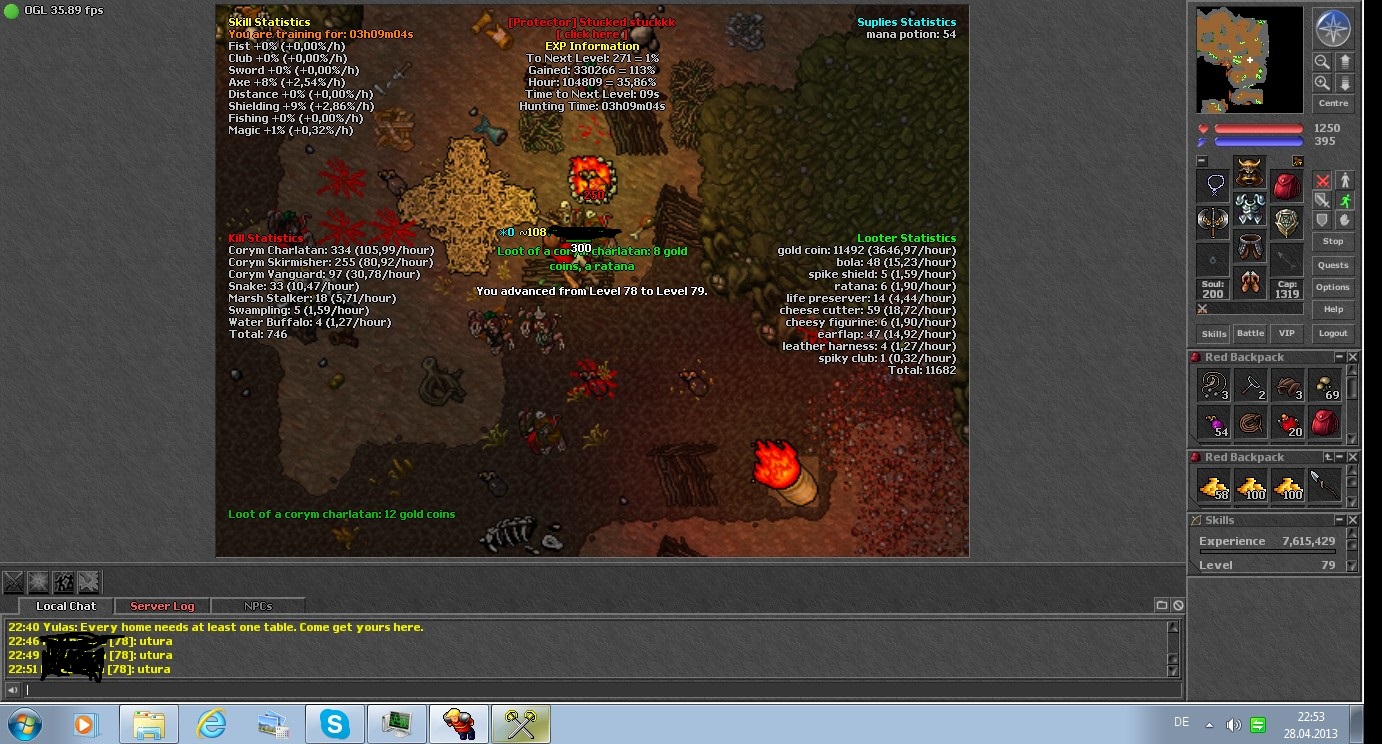Click the Stop button
The width and height of the screenshot is (1382, 744).
coord(1332,241)
